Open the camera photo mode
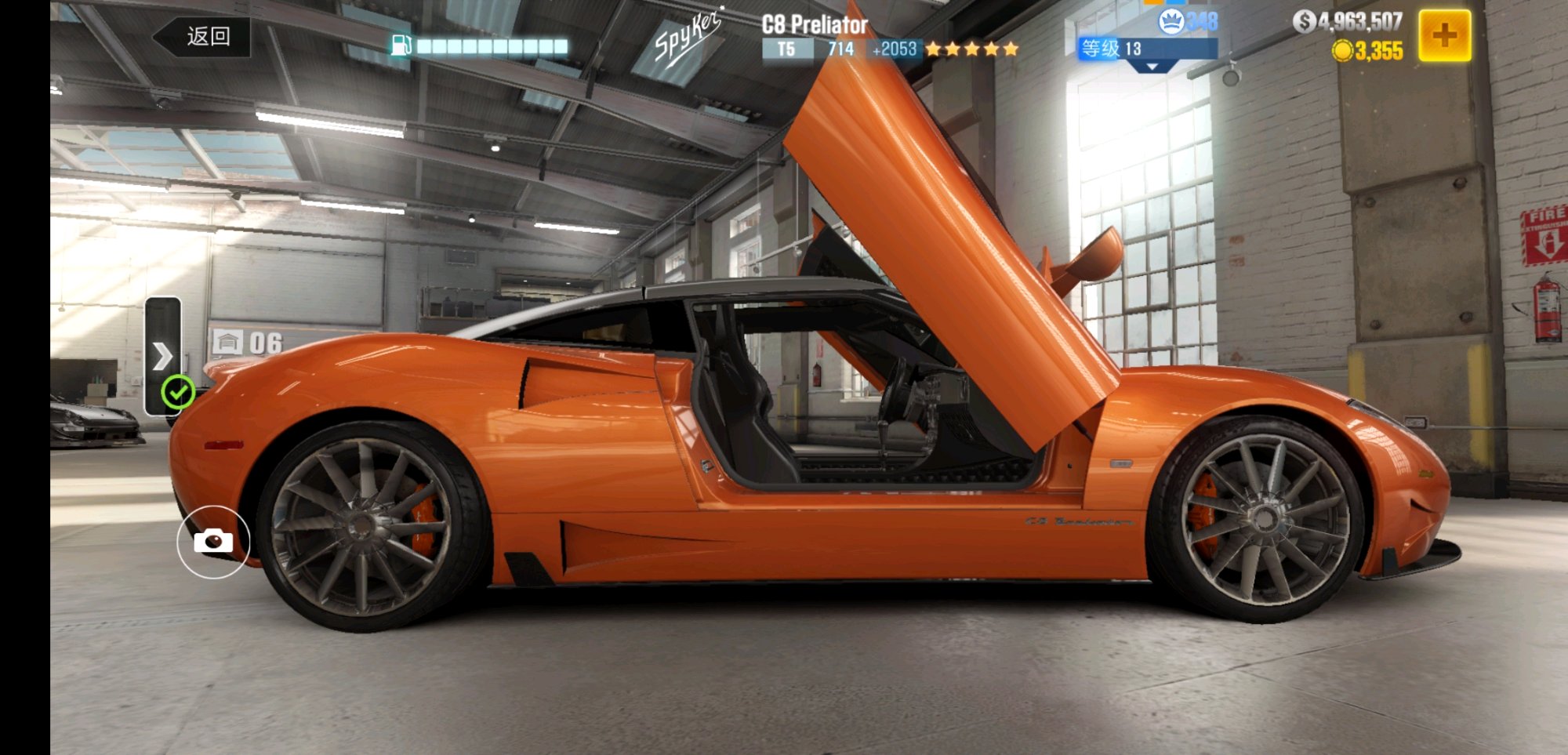The width and height of the screenshot is (1568, 755). [213, 542]
